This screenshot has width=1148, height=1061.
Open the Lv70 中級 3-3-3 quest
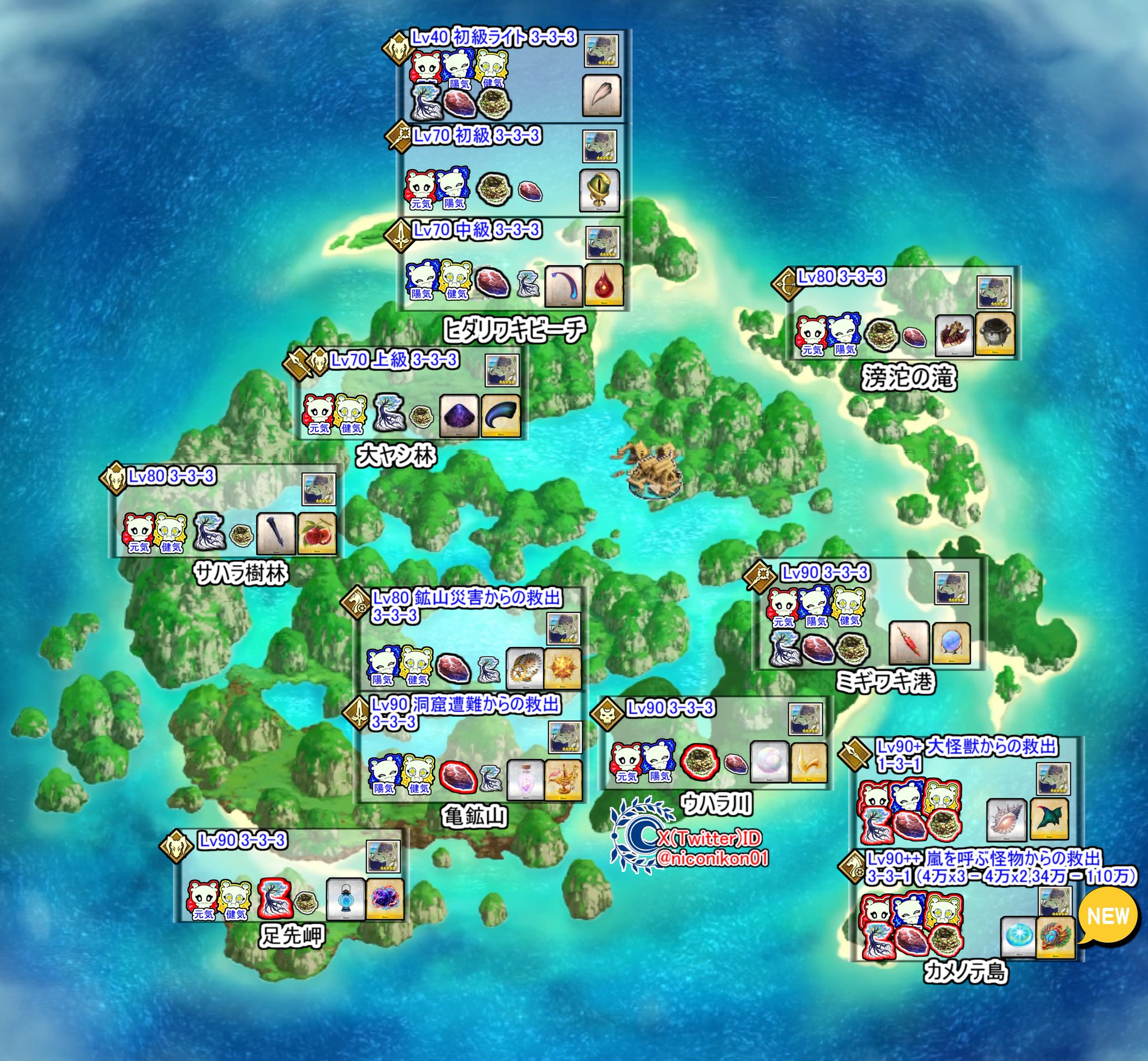click(x=477, y=230)
